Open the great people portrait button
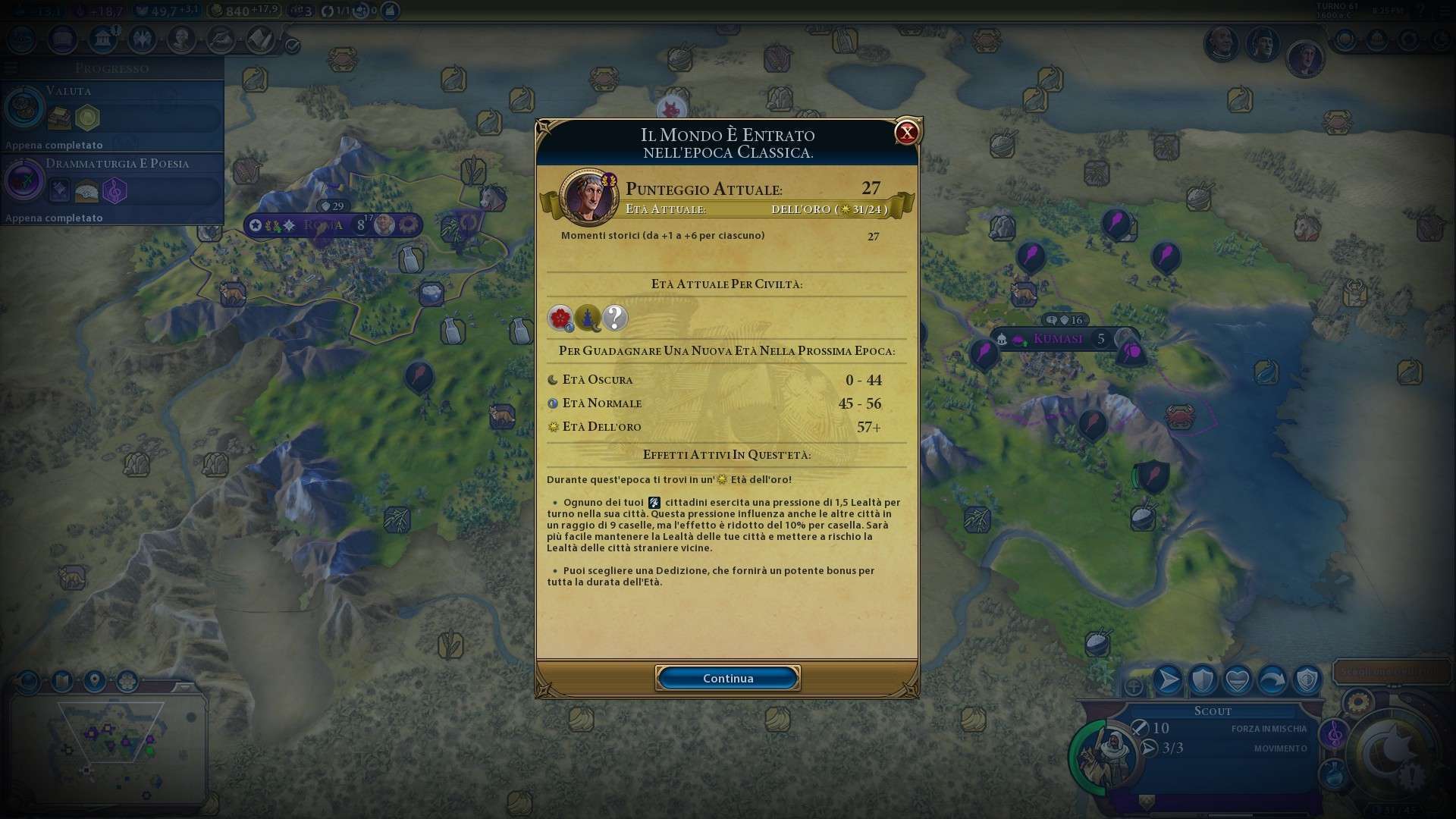1456x819 pixels. point(181,39)
